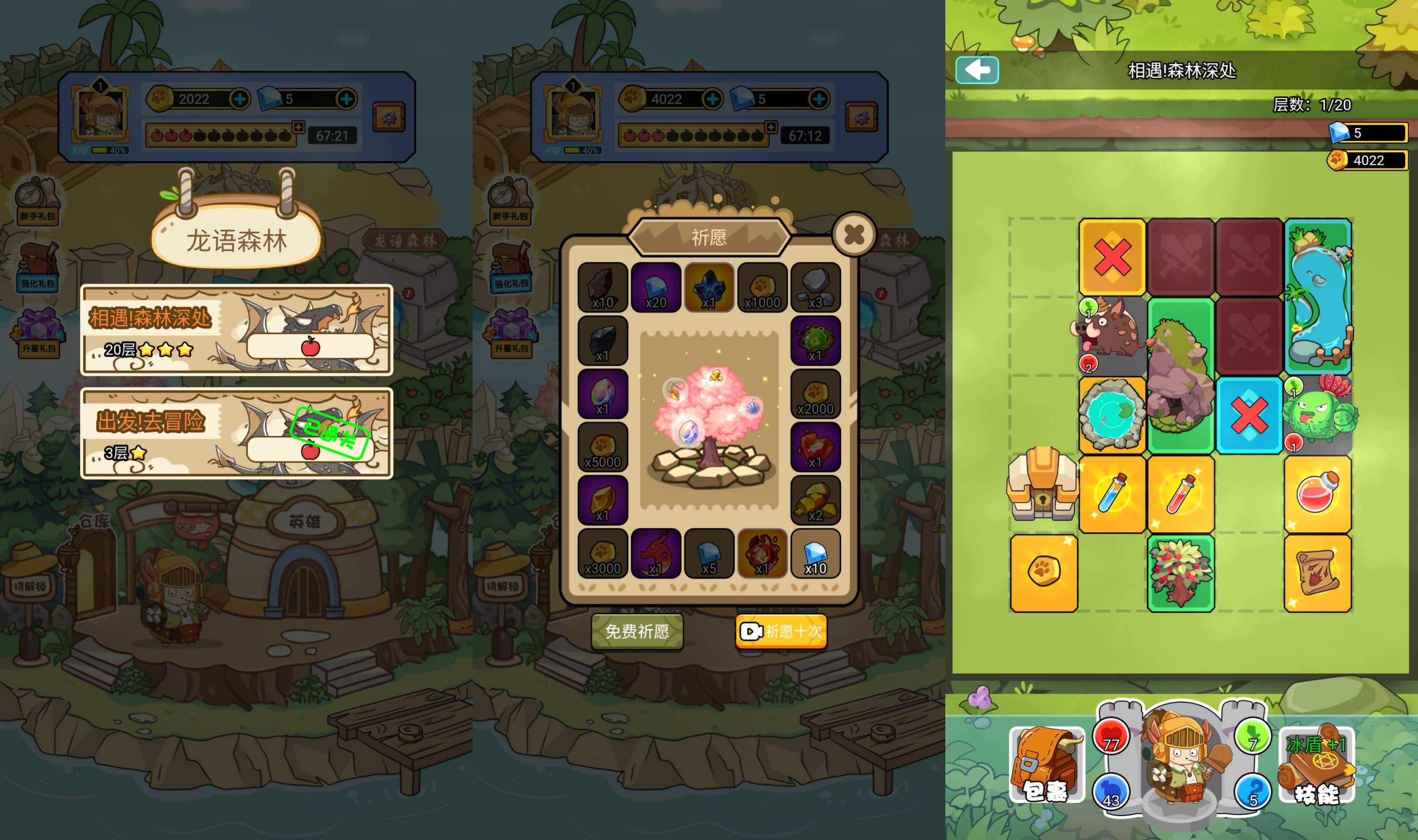Collect the paw coin tile
1418x840 pixels.
[x=1044, y=573]
